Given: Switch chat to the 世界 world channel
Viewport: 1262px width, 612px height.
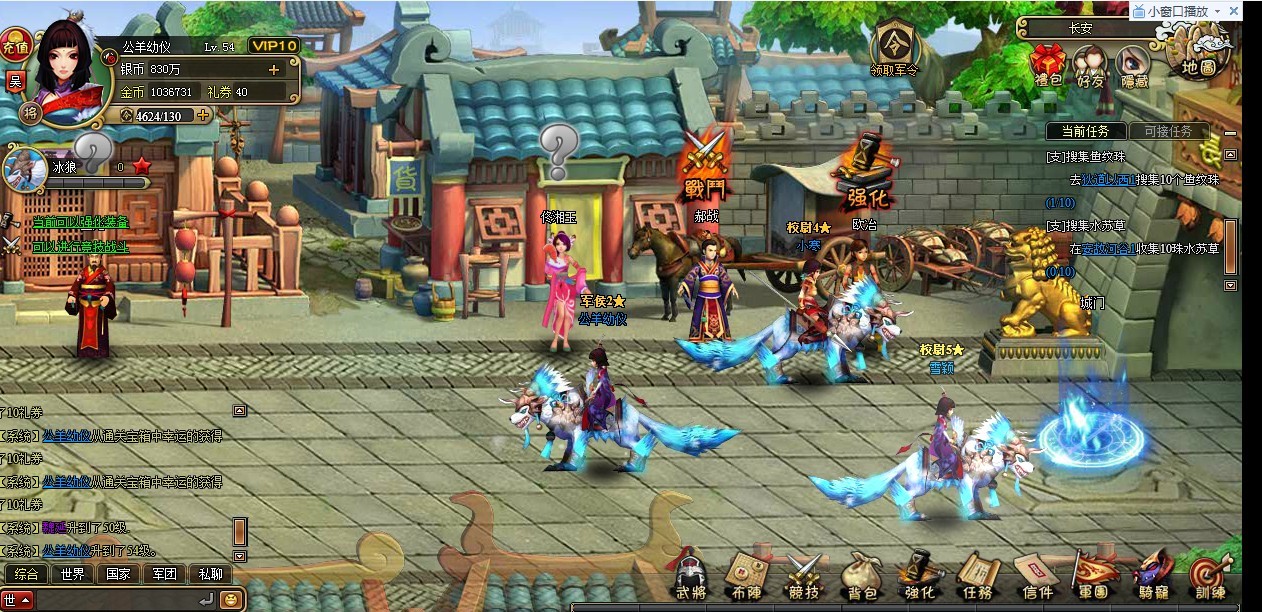Looking at the screenshot, I should click(x=72, y=574).
